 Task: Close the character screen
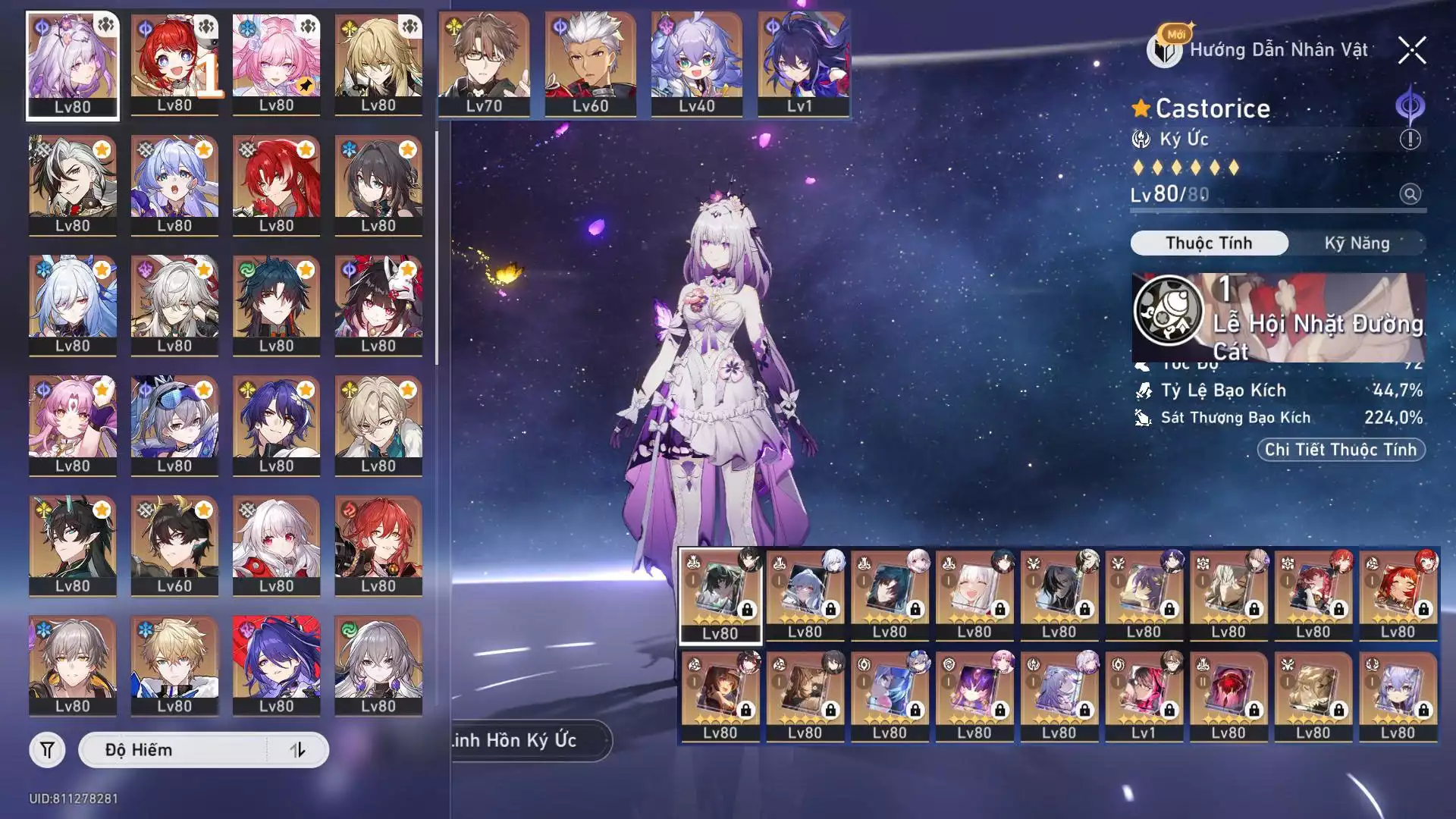pos(1411,51)
